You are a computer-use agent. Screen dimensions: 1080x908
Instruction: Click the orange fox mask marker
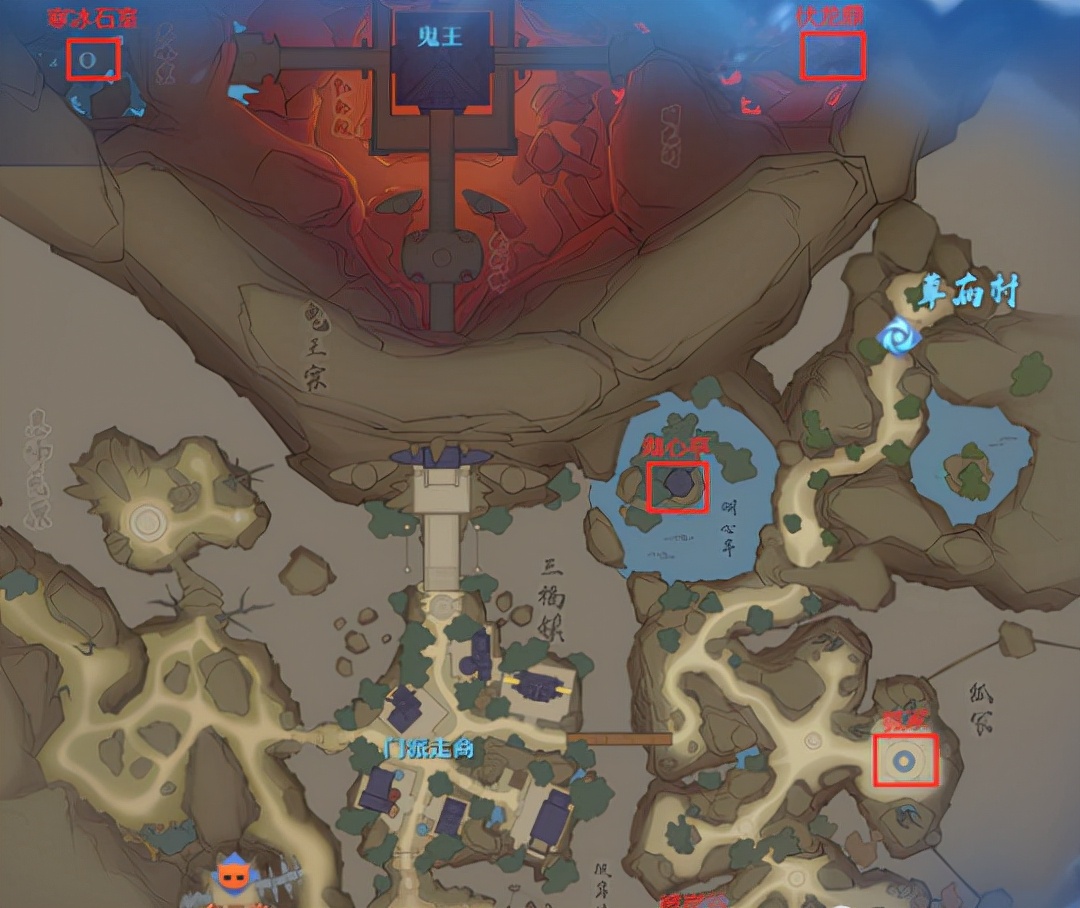pos(233,876)
